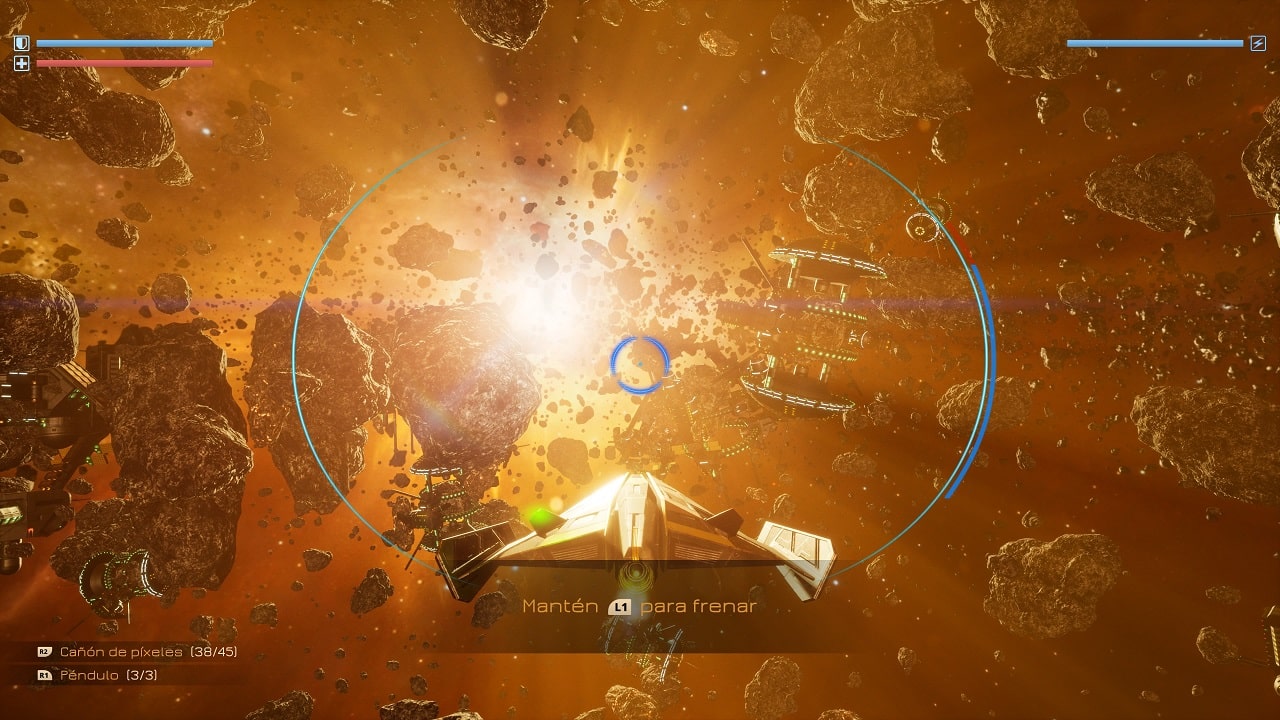Image resolution: width=1280 pixels, height=720 pixels.
Task: Click the energy lightning bolt icon
Action: coord(1258,43)
